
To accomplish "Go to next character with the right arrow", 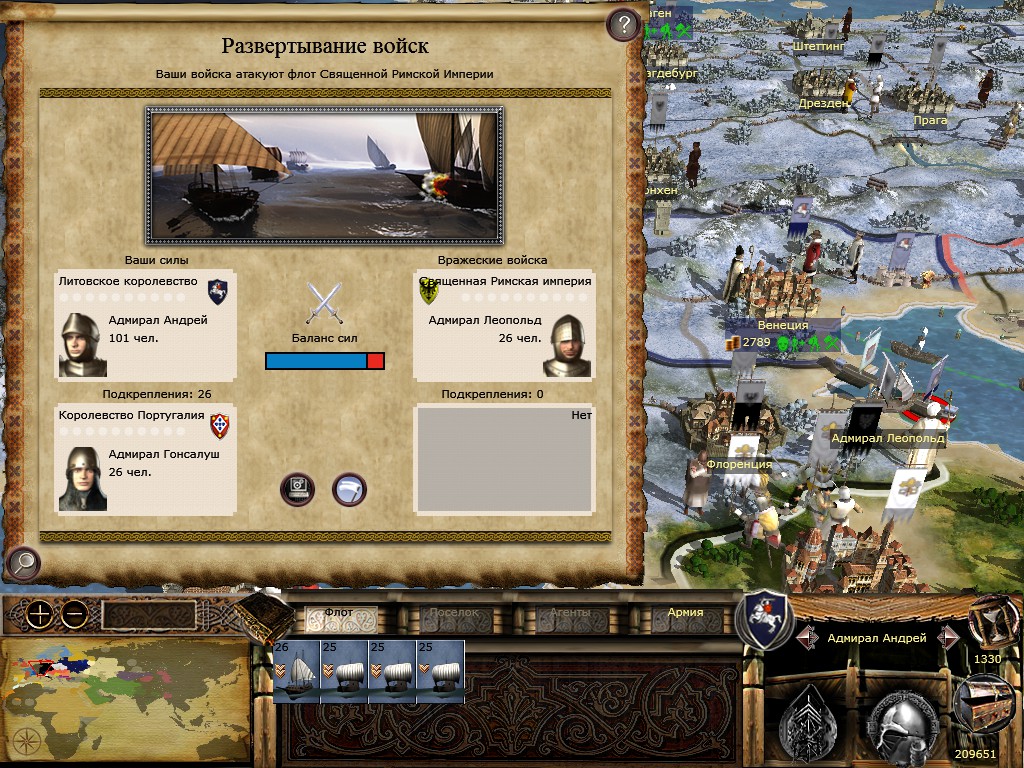I will click(948, 637).
